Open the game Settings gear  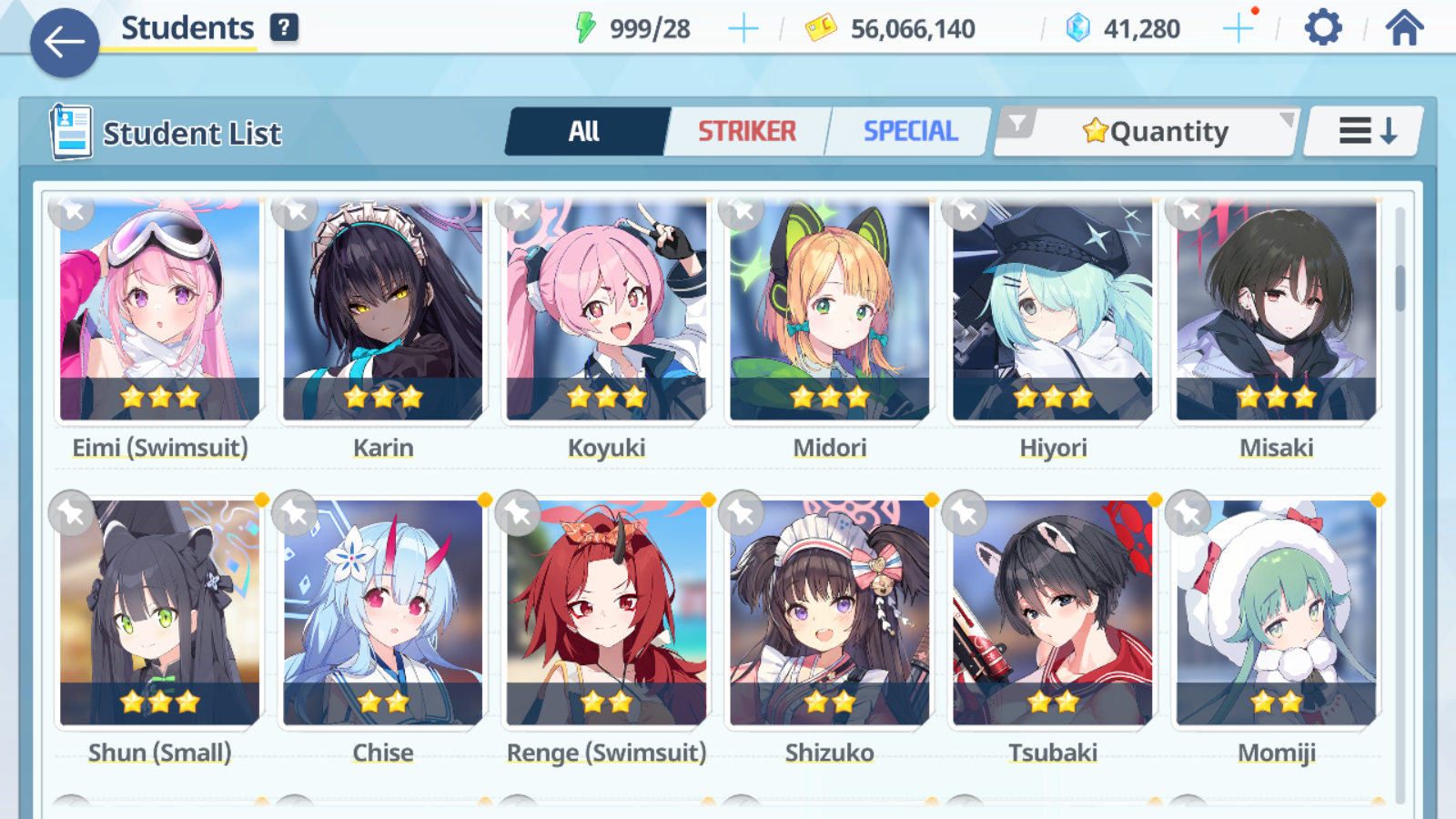pyautogui.click(x=1321, y=27)
